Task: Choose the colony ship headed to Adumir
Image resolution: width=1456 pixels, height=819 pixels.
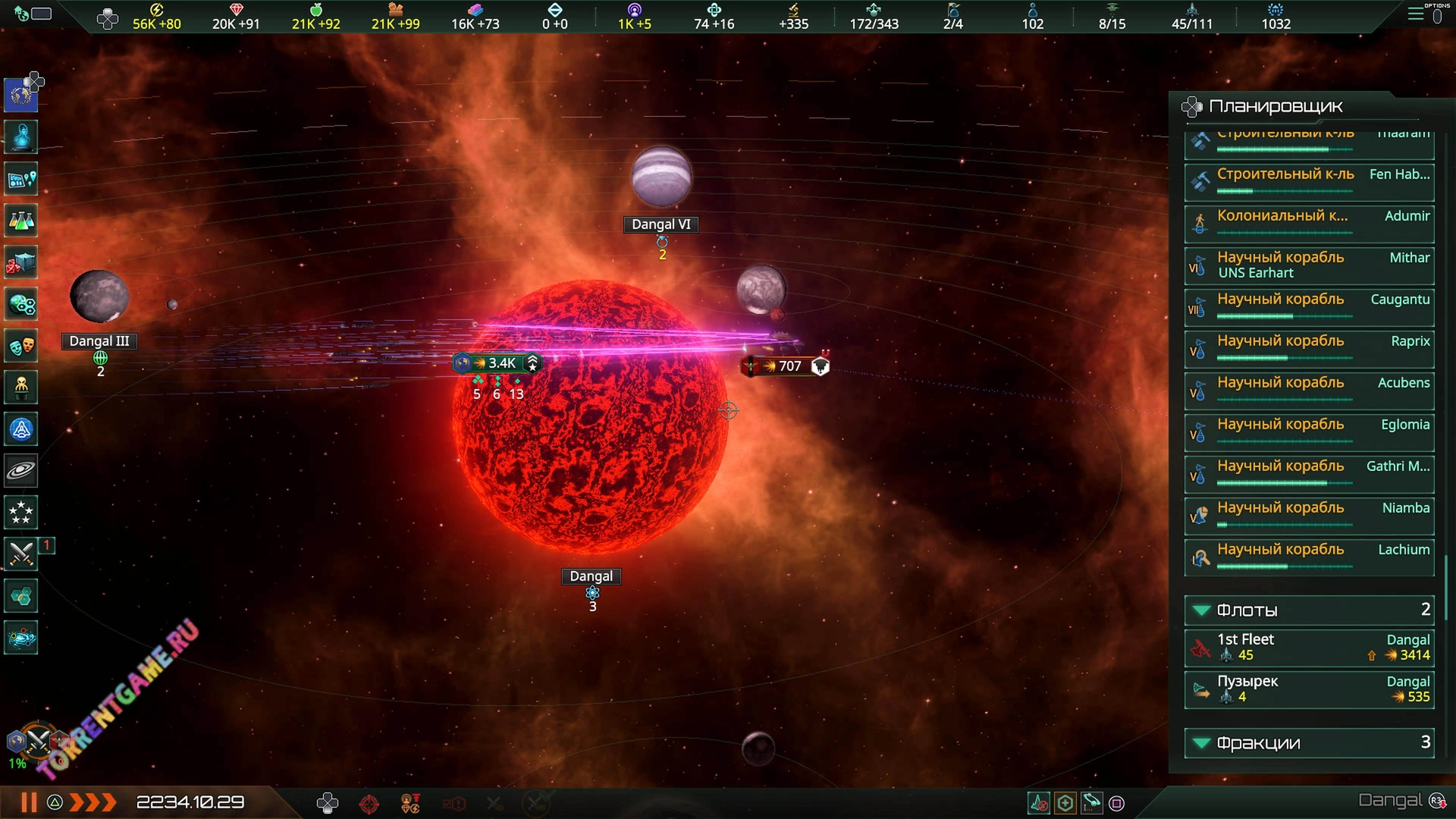Action: [x=1309, y=221]
